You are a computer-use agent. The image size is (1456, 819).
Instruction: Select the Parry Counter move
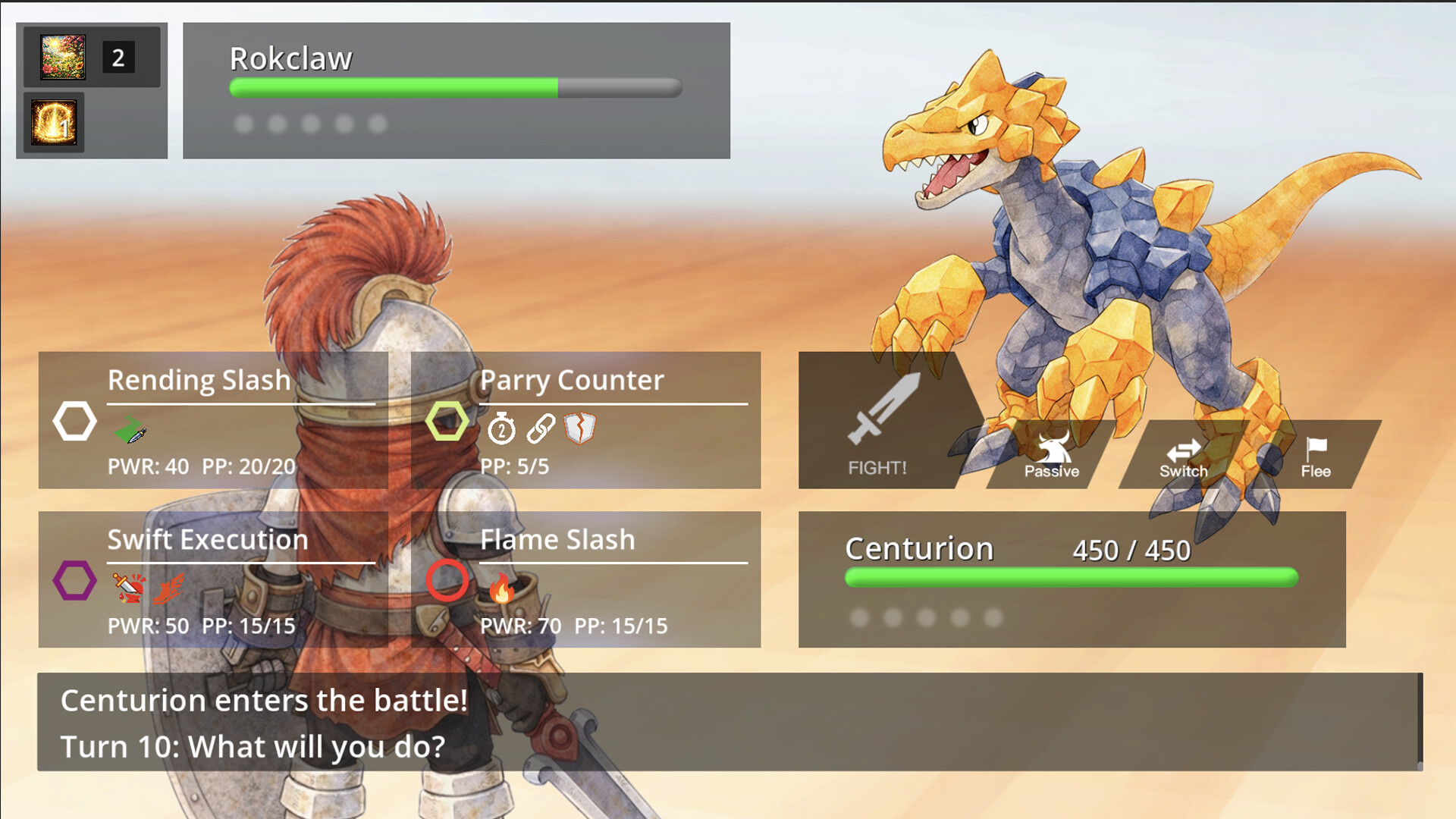(585, 419)
